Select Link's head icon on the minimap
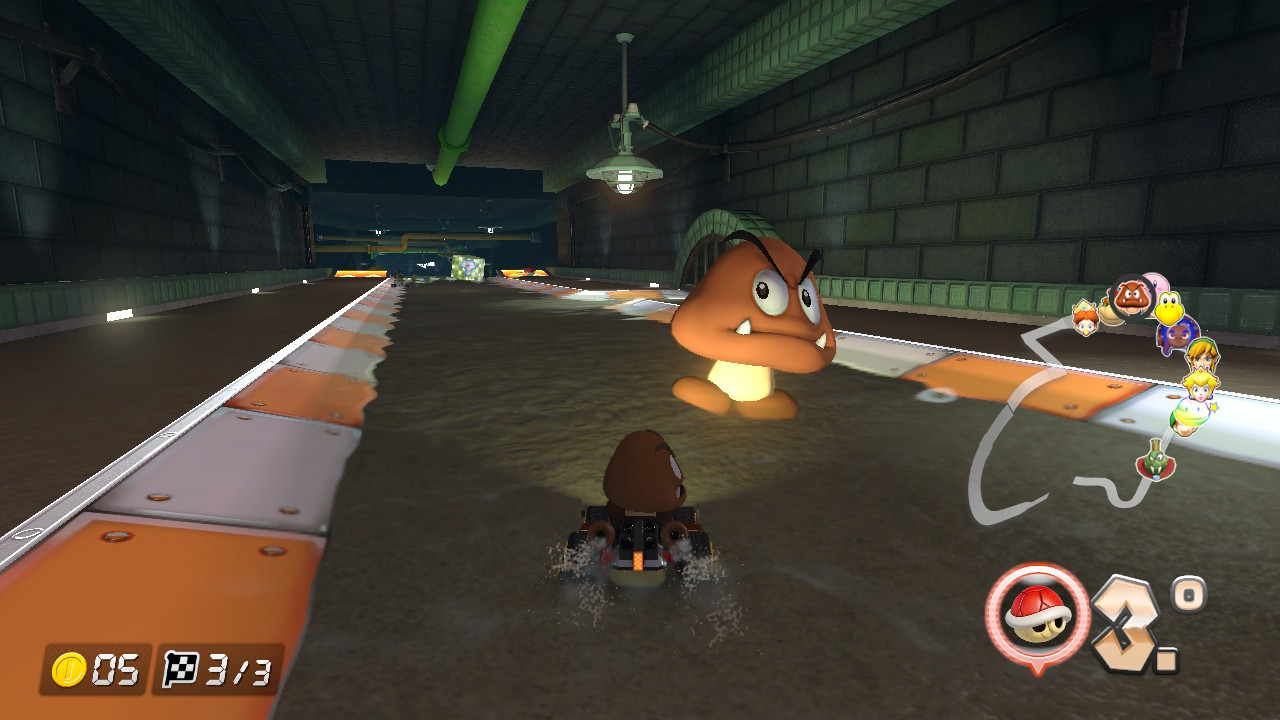The width and height of the screenshot is (1280, 720). pyautogui.click(x=1201, y=355)
